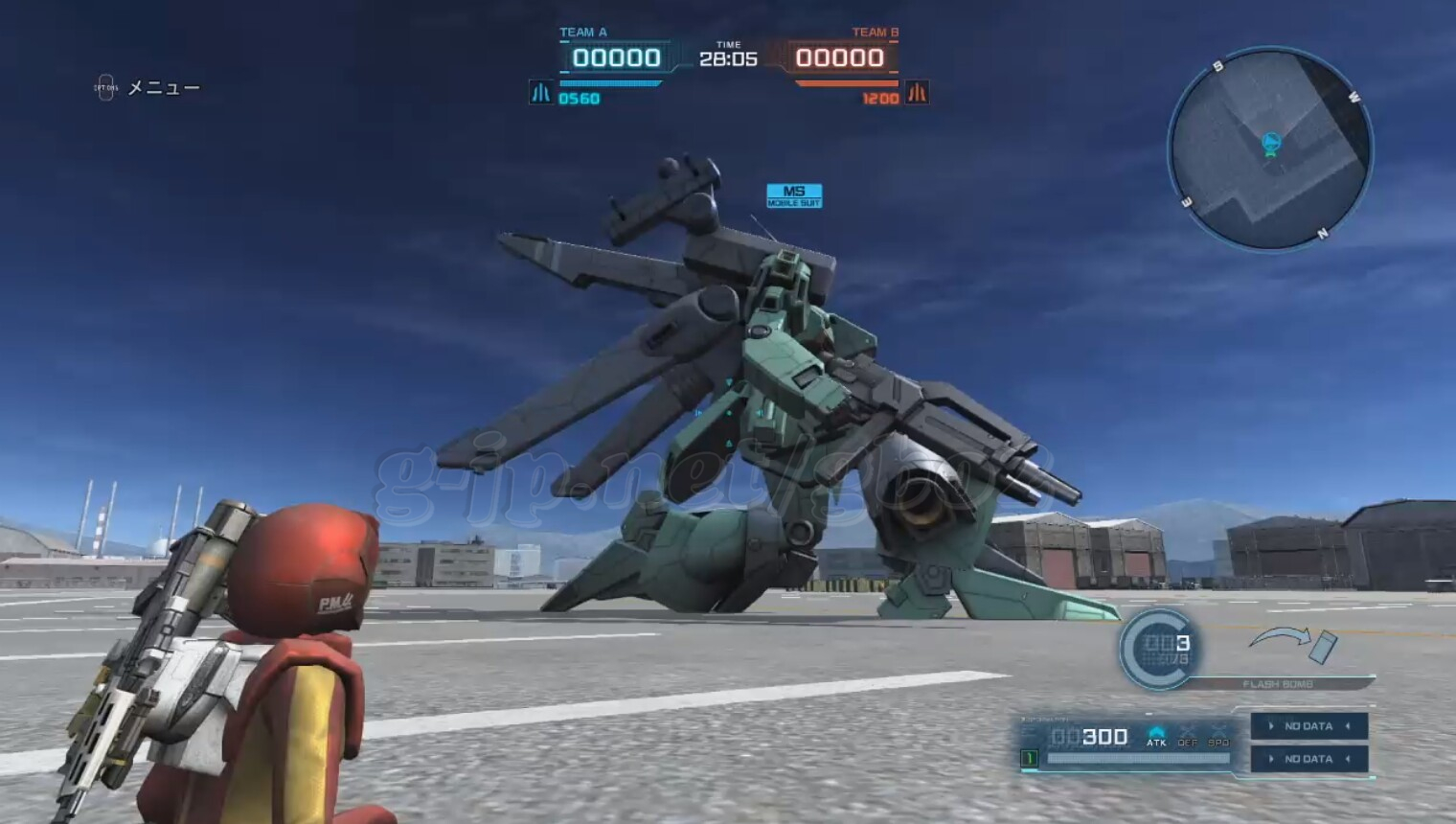Click the DEF boost indicator icon

click(1188, 736)
